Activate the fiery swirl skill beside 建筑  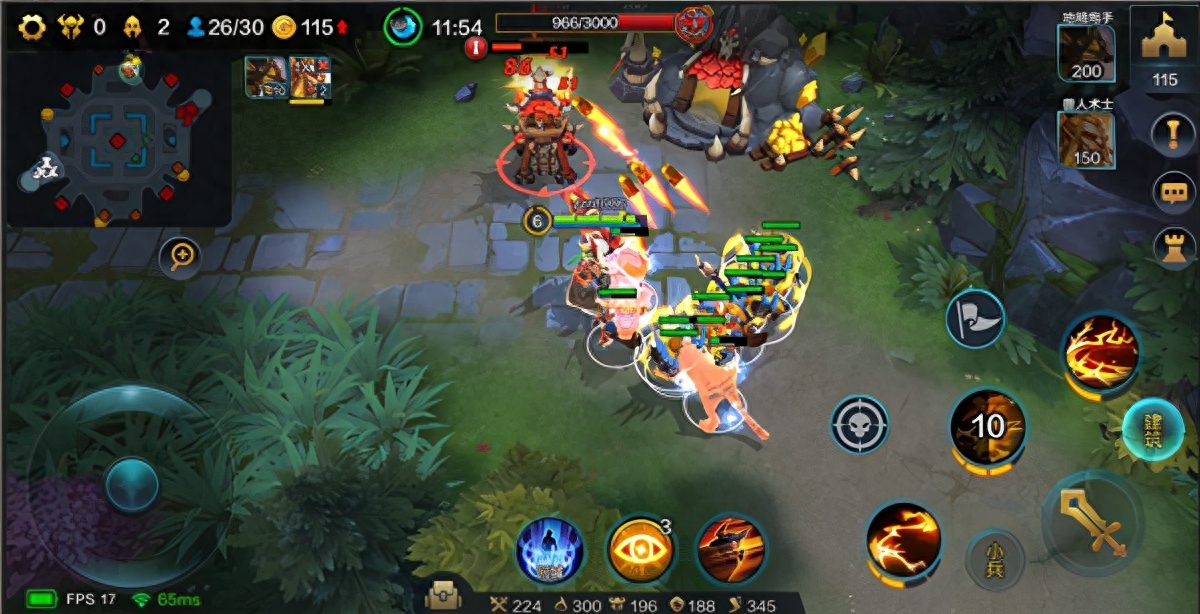(1101, 352)
